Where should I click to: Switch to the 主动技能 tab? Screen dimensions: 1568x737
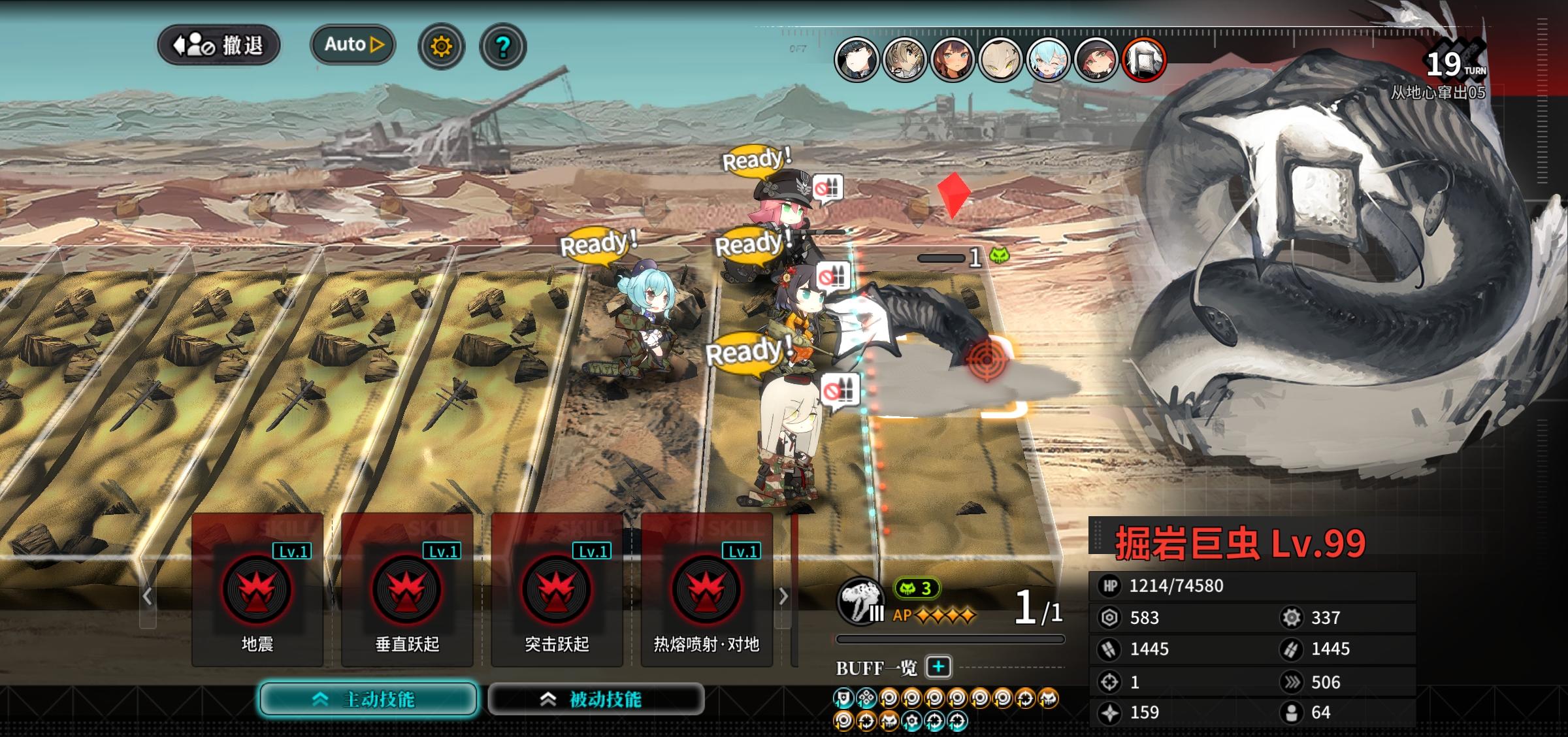coord(368,699)
